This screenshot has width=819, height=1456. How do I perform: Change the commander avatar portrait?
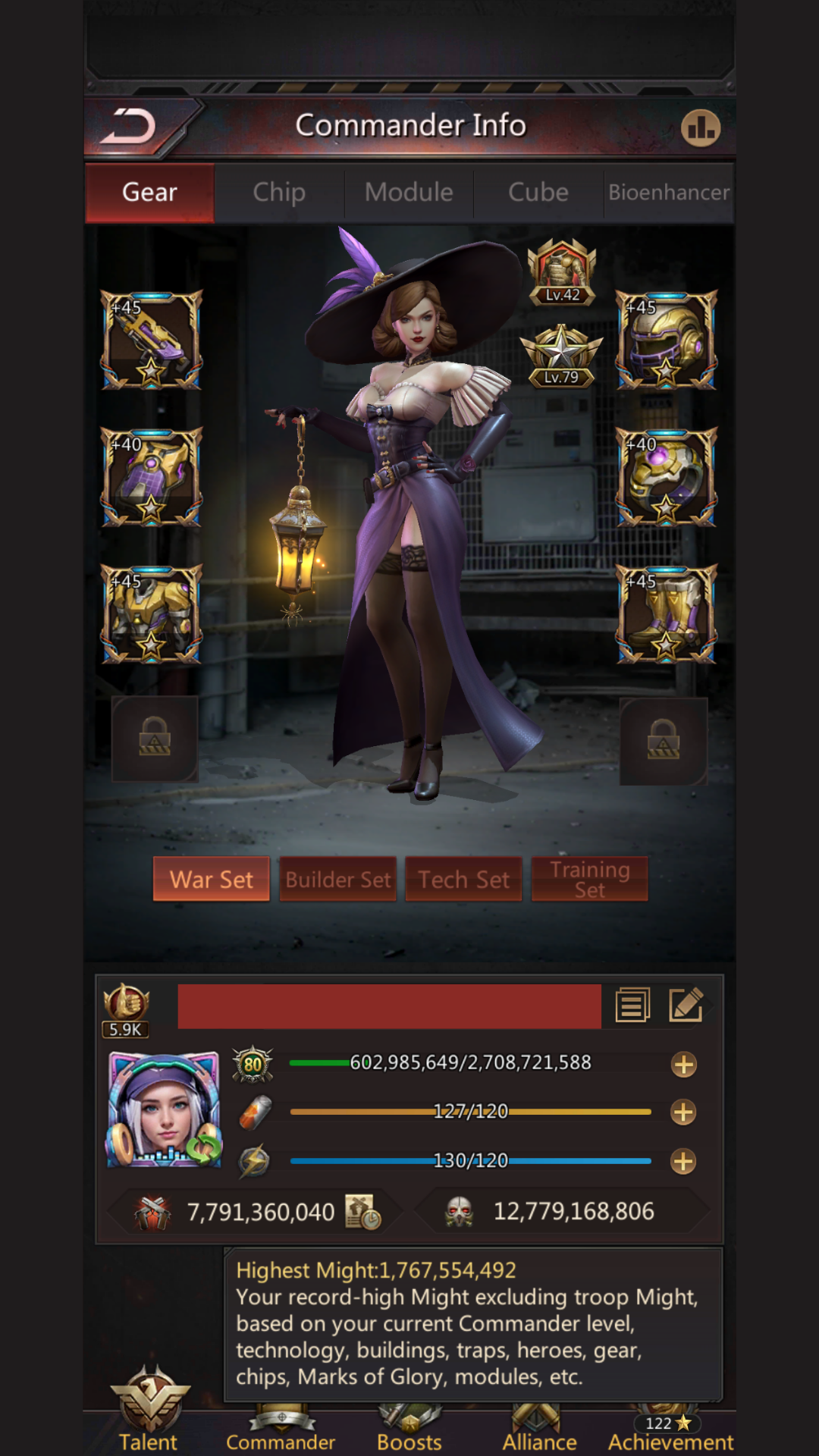pos(165,1110)
